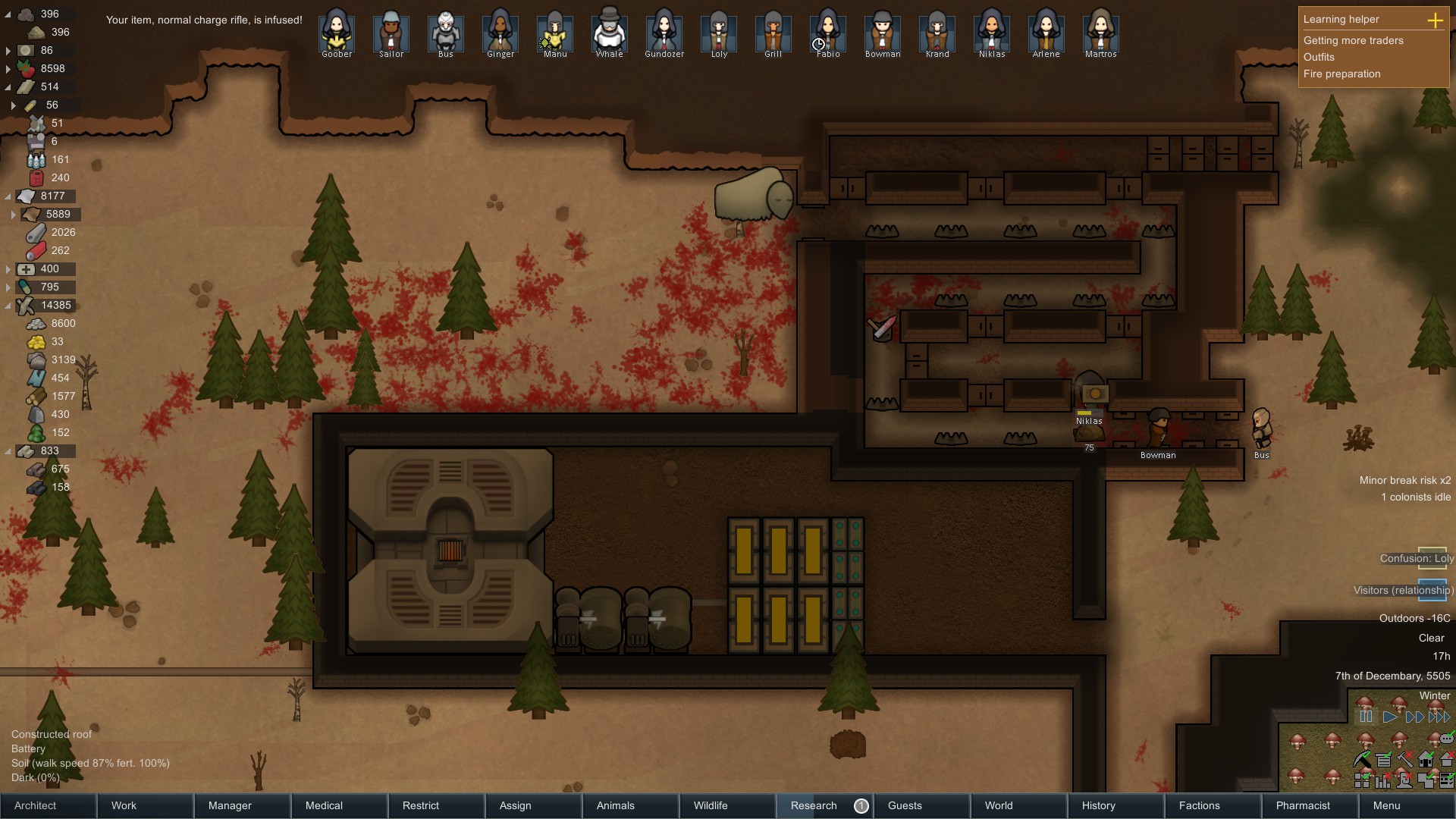Image resolution: width=1456 pixels, height=819 pixels.
Task: Open the main Menu button
Action: (1406, 805)
